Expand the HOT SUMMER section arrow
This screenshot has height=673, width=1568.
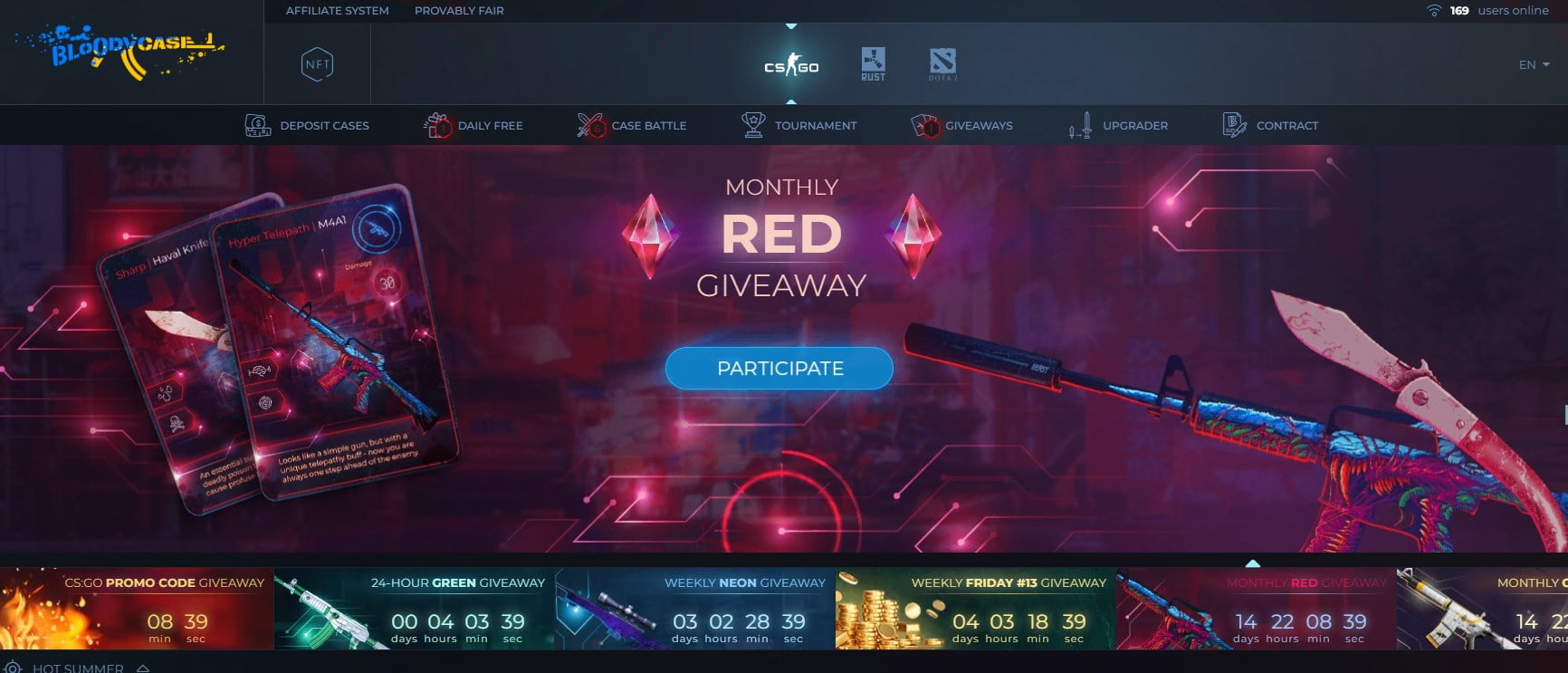coord(142,668)
